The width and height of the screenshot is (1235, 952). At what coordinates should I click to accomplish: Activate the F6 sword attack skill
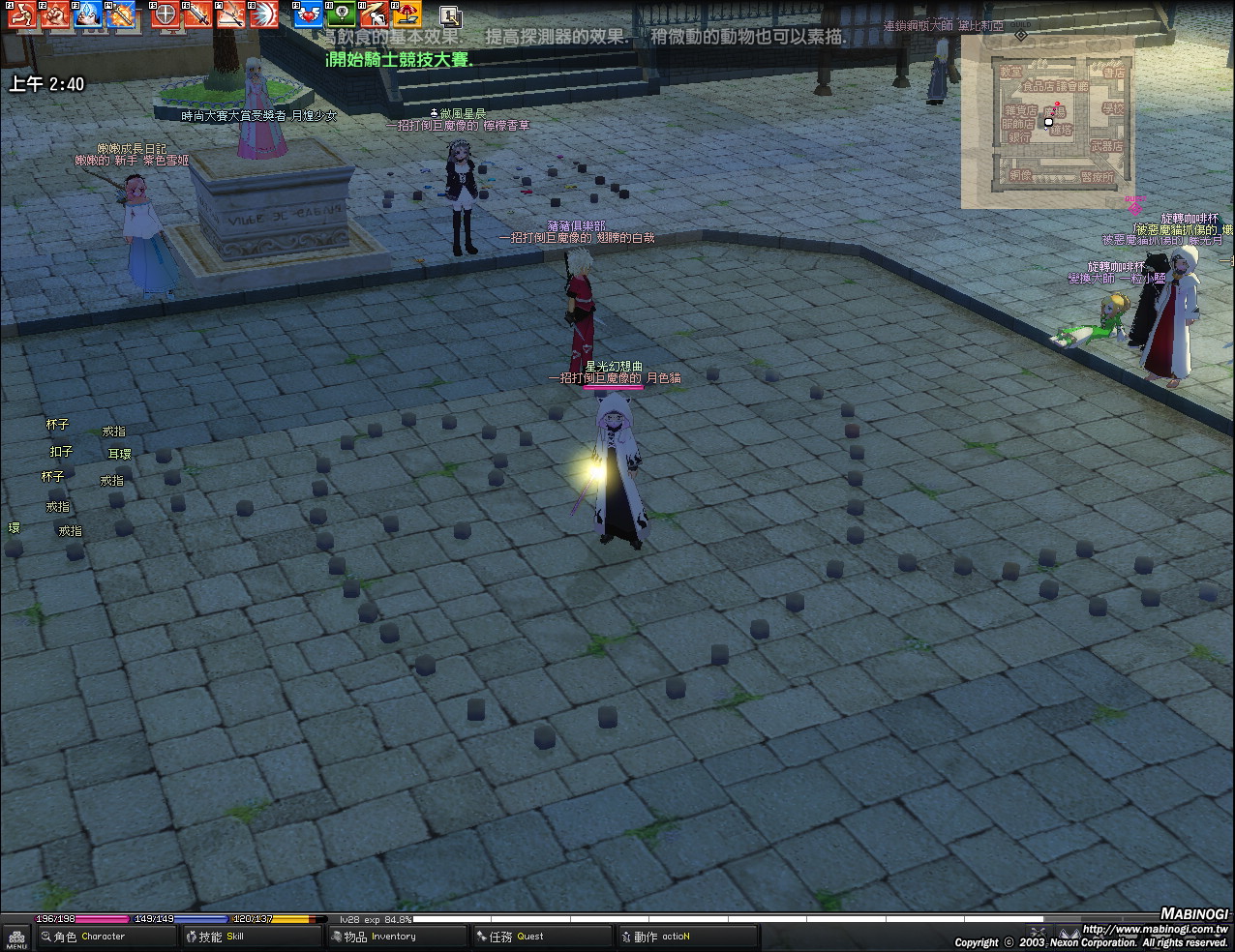(x=198, y=15)
